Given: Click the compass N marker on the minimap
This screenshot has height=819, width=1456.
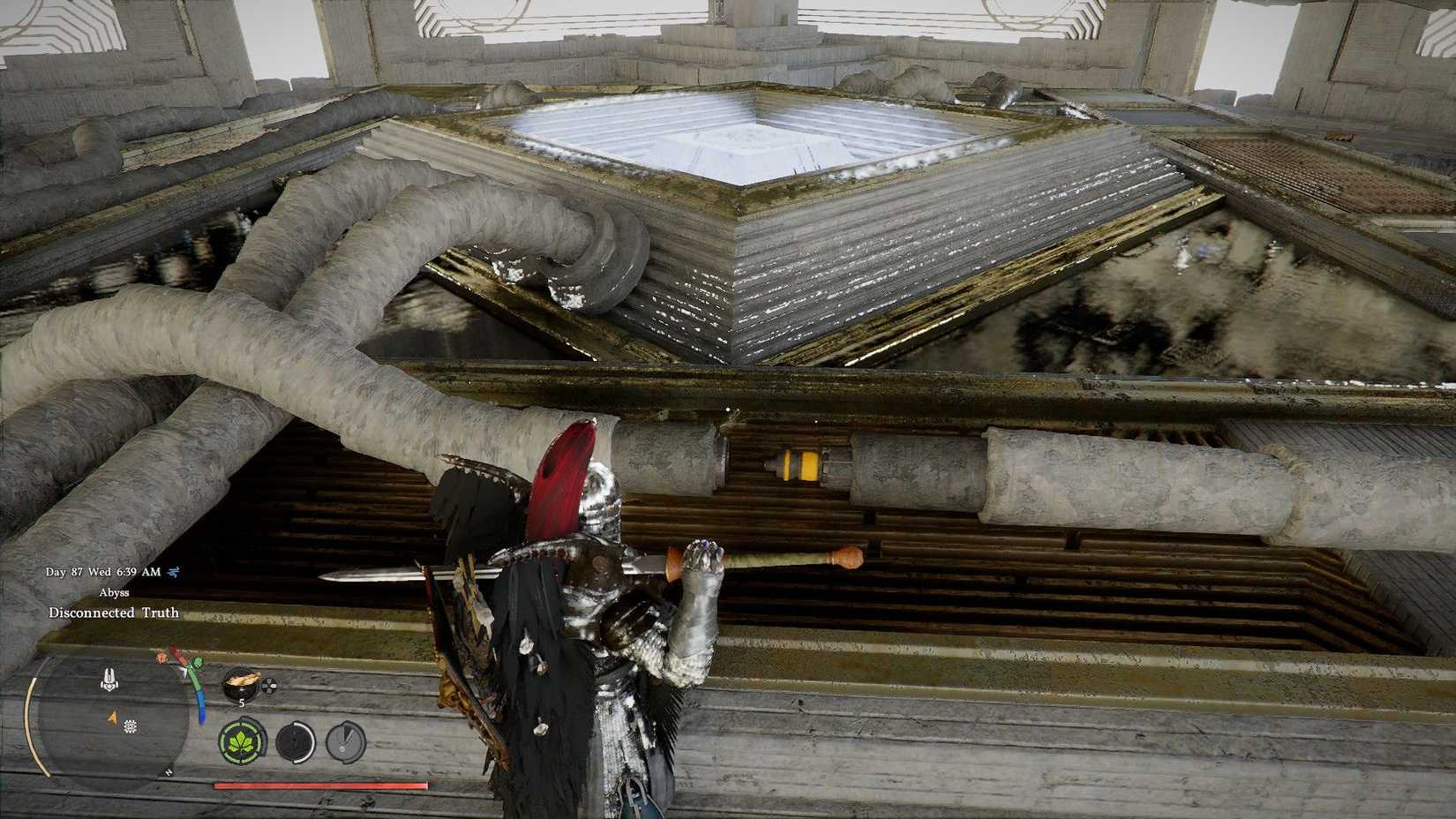Looking at the screenshot, I should [x=168, y=772].
